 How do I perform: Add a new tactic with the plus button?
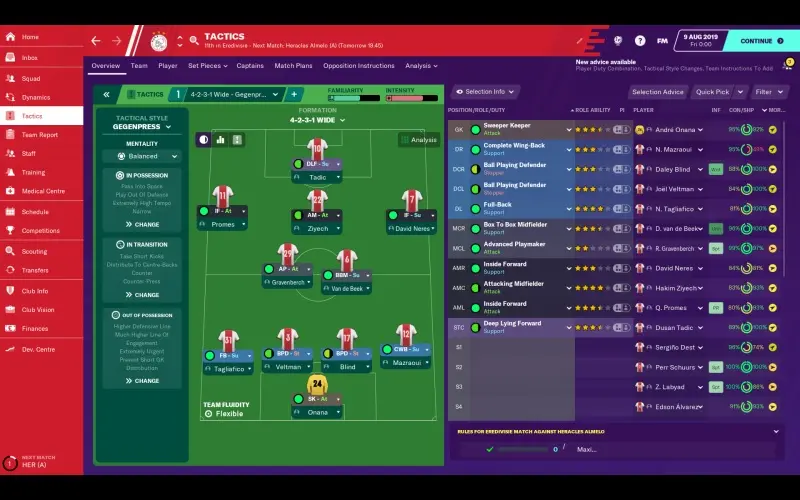(295, 94)
